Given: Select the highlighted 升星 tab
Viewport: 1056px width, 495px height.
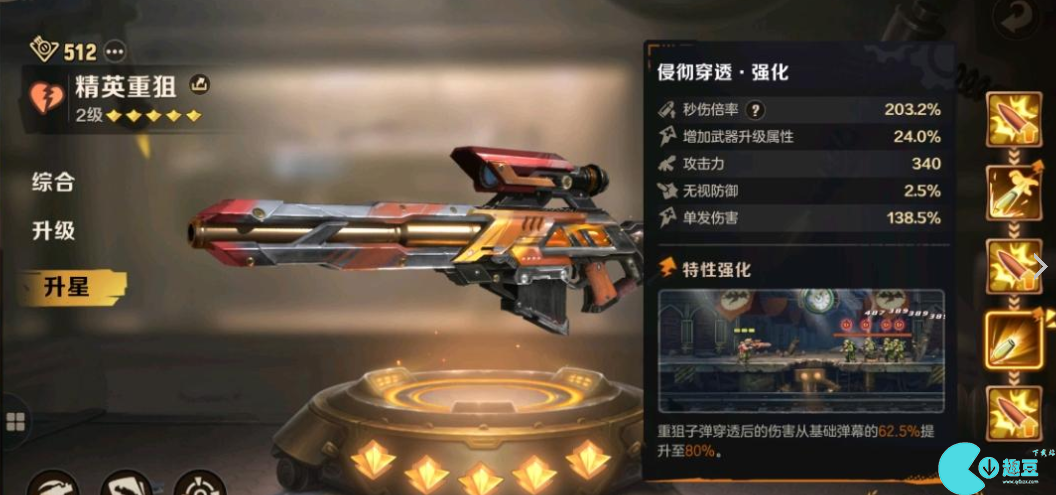Looking at the screenshot, I should pos(66,287).
